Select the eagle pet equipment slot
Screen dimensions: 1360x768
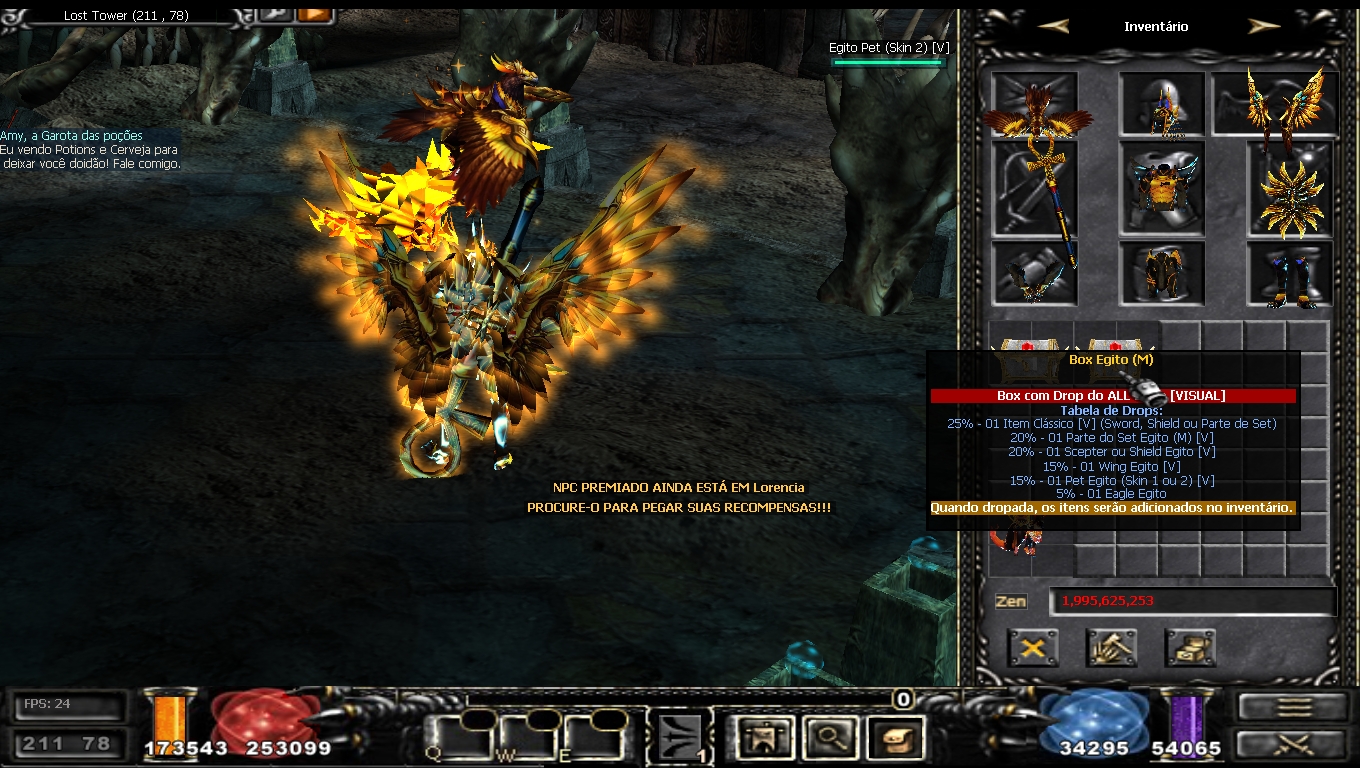pyautogui.click(x=1035, y=105)
